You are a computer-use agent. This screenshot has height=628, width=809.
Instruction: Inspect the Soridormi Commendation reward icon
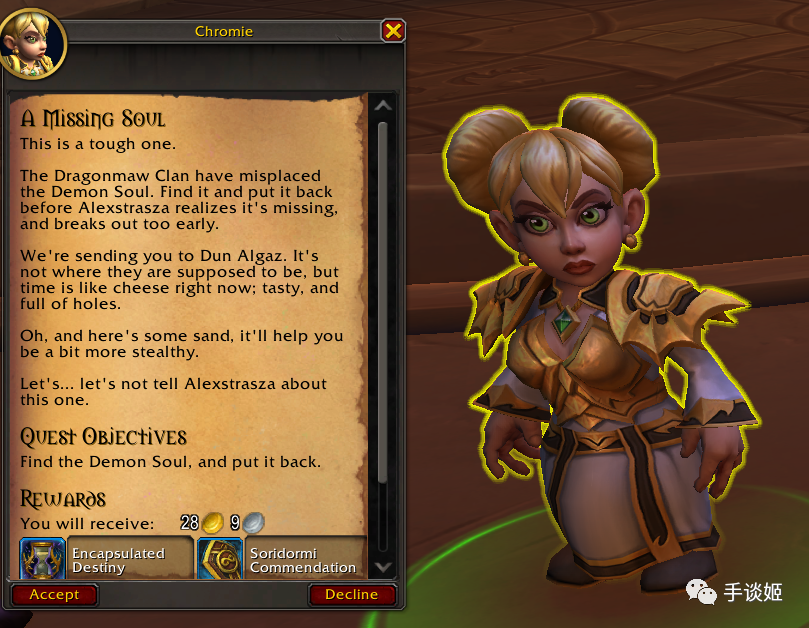point(220,559)
